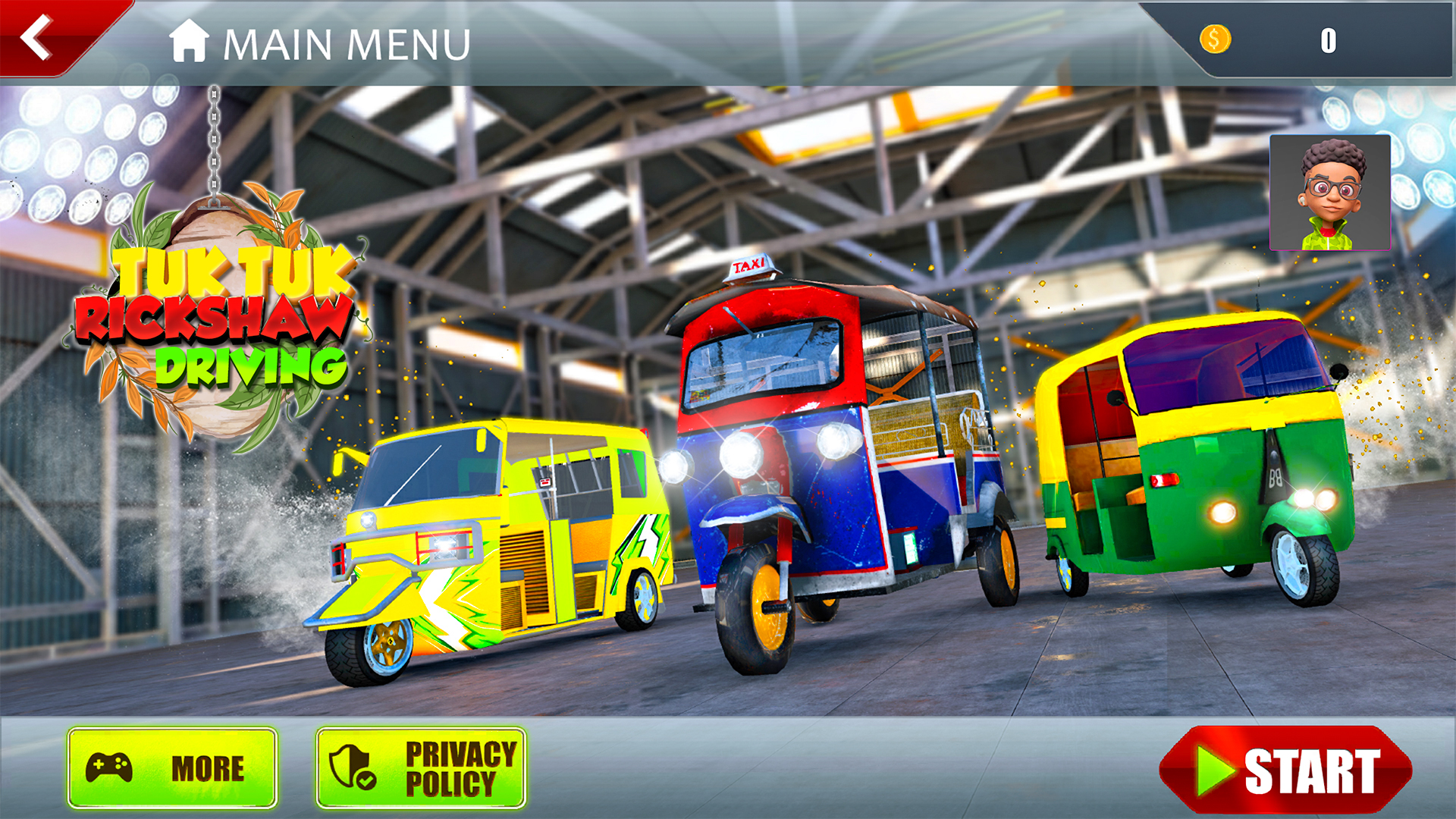The width and height of the screenshot is (1456, 819).
Task: Click the gamepad icon on the MORE button
Action: [x=111, y=767]
